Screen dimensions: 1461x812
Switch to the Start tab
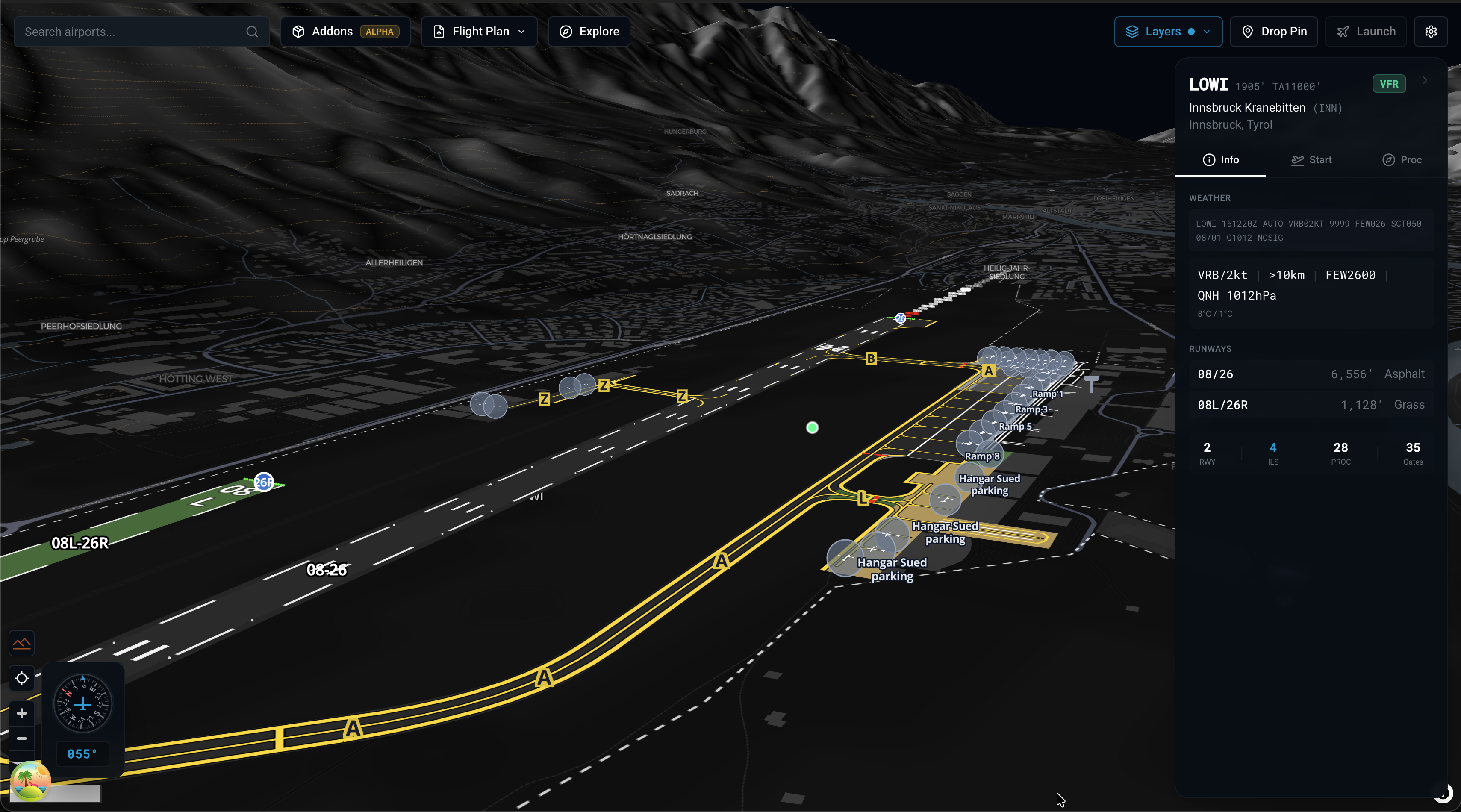click(x=1311, y=160)
